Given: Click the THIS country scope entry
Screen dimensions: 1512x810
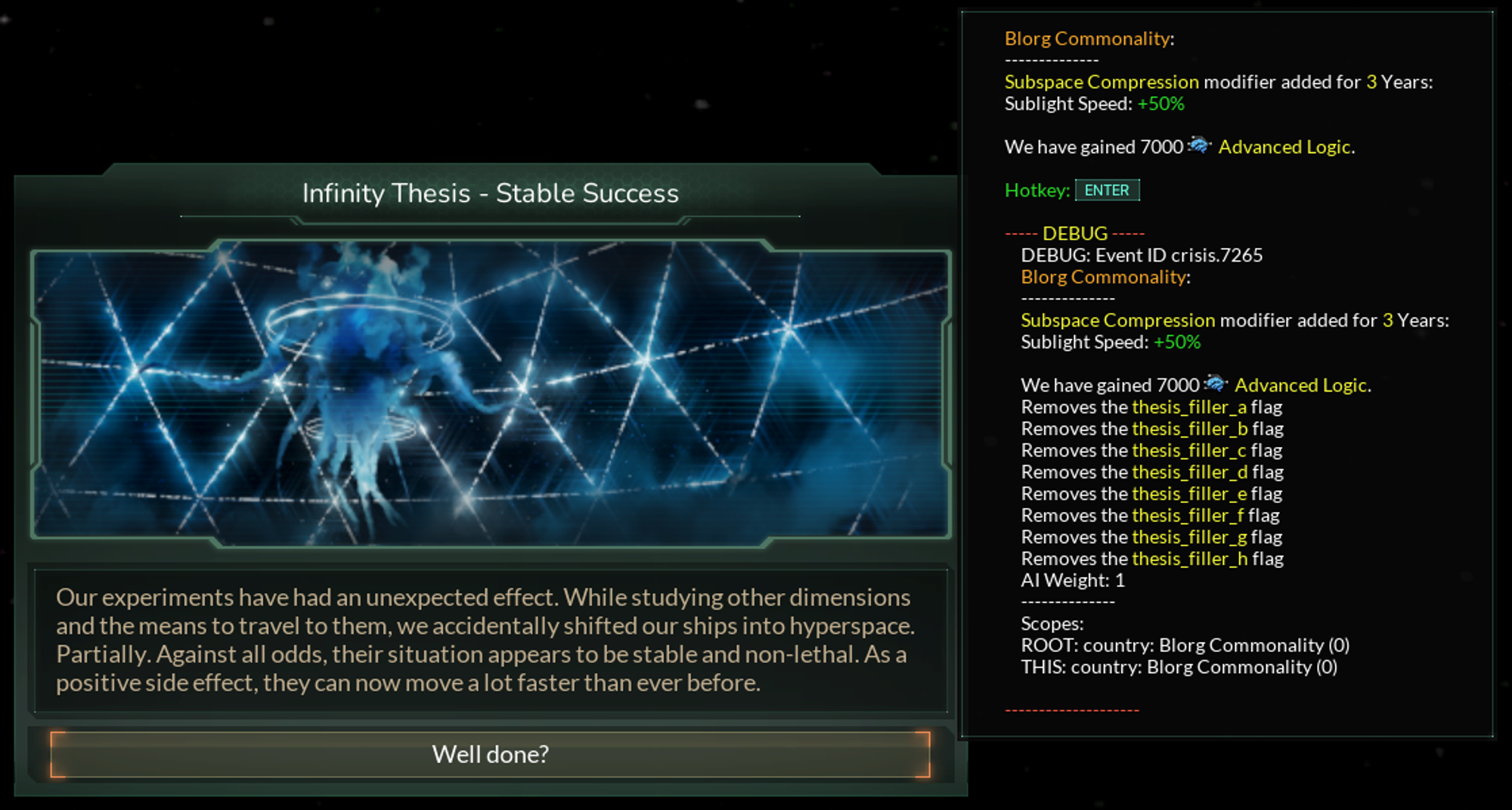Looking at the screenshot, I should pos(1179,667).
